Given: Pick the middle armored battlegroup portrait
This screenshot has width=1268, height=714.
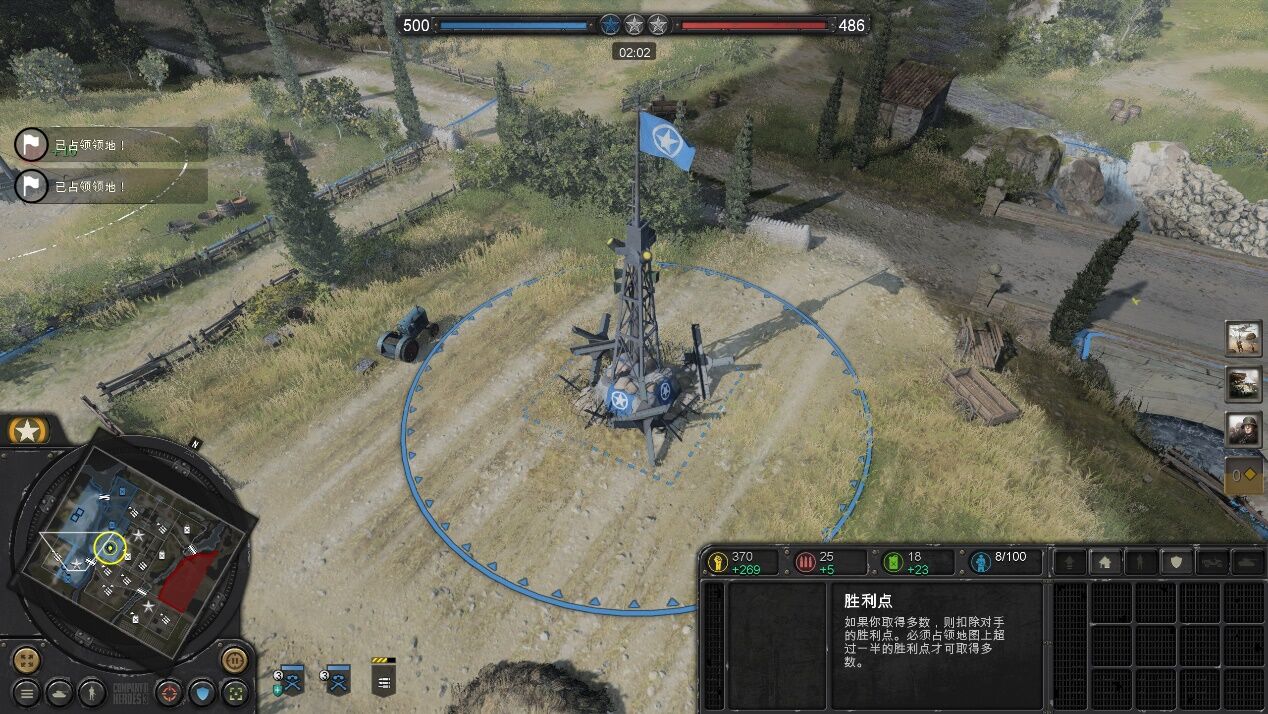Looking at the screenshot, I should (1244, 384).
